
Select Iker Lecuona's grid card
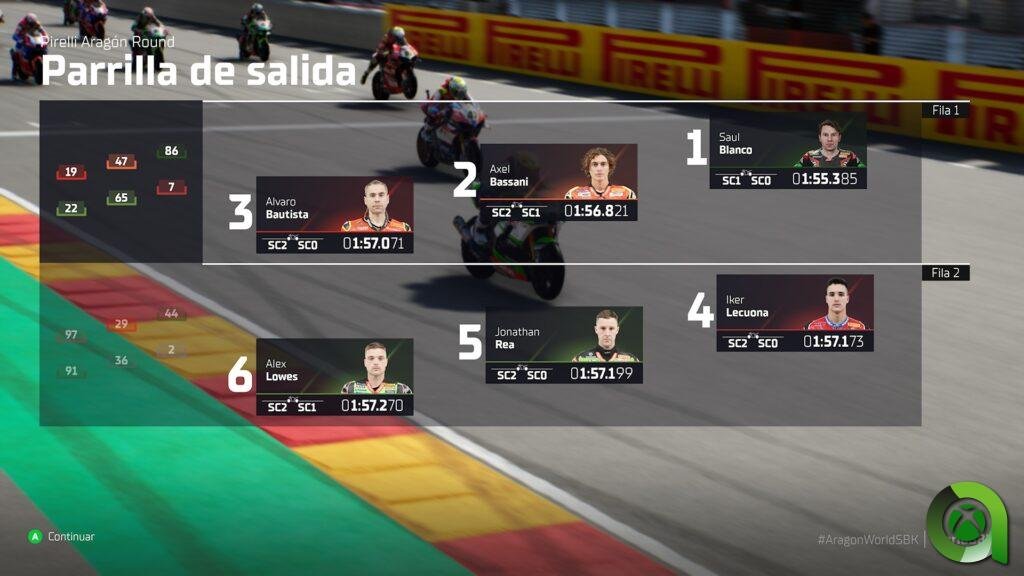pos(794,313)
